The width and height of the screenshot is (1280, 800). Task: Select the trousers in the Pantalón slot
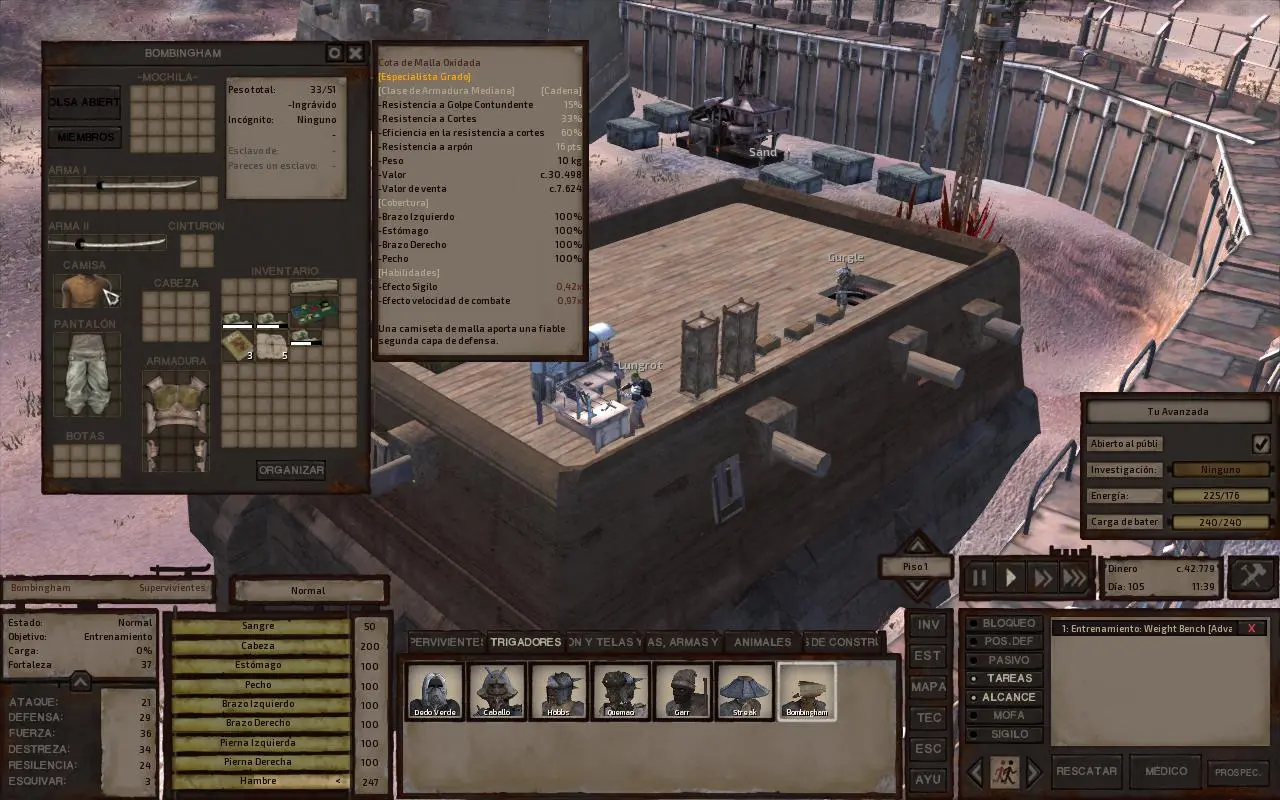pos(87,374)
